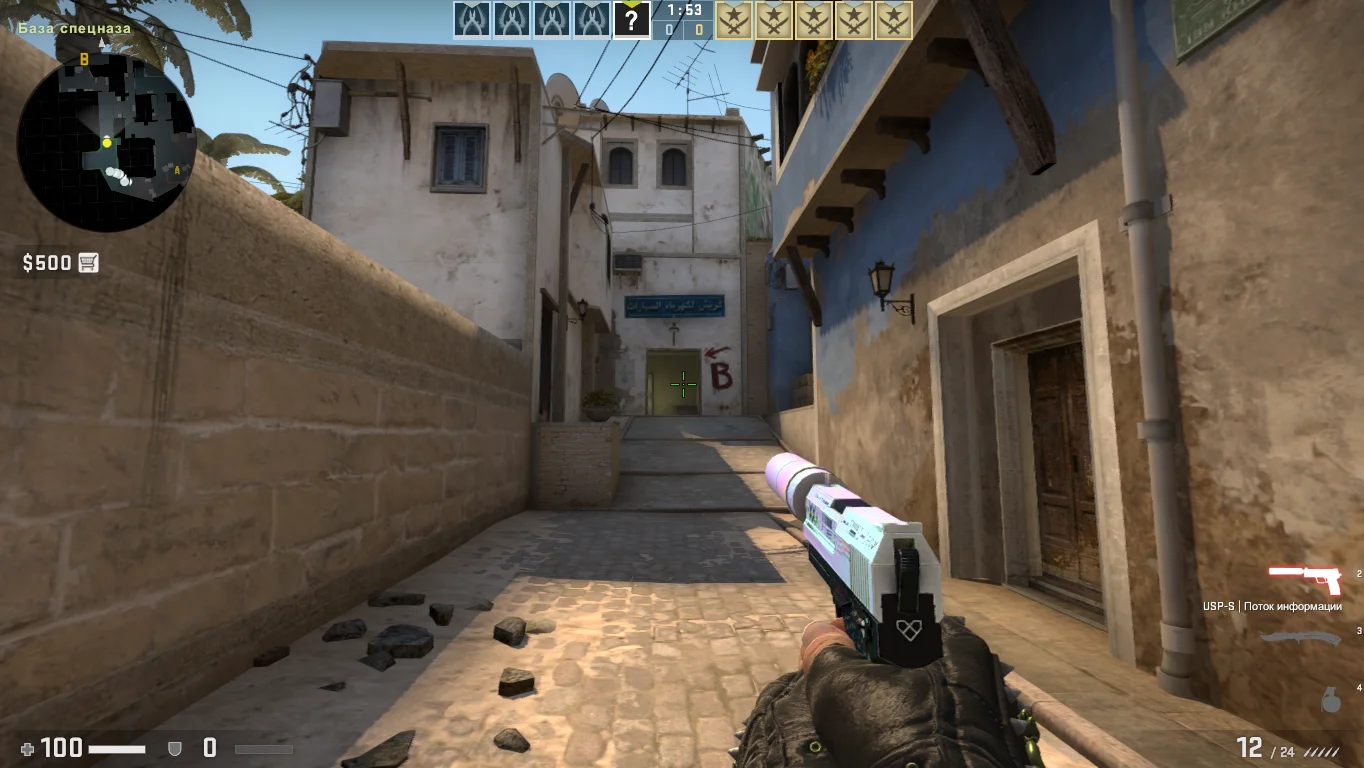1364x768 pixels.
Task: Open the buy menu cart icon
Action: (88, 263)
